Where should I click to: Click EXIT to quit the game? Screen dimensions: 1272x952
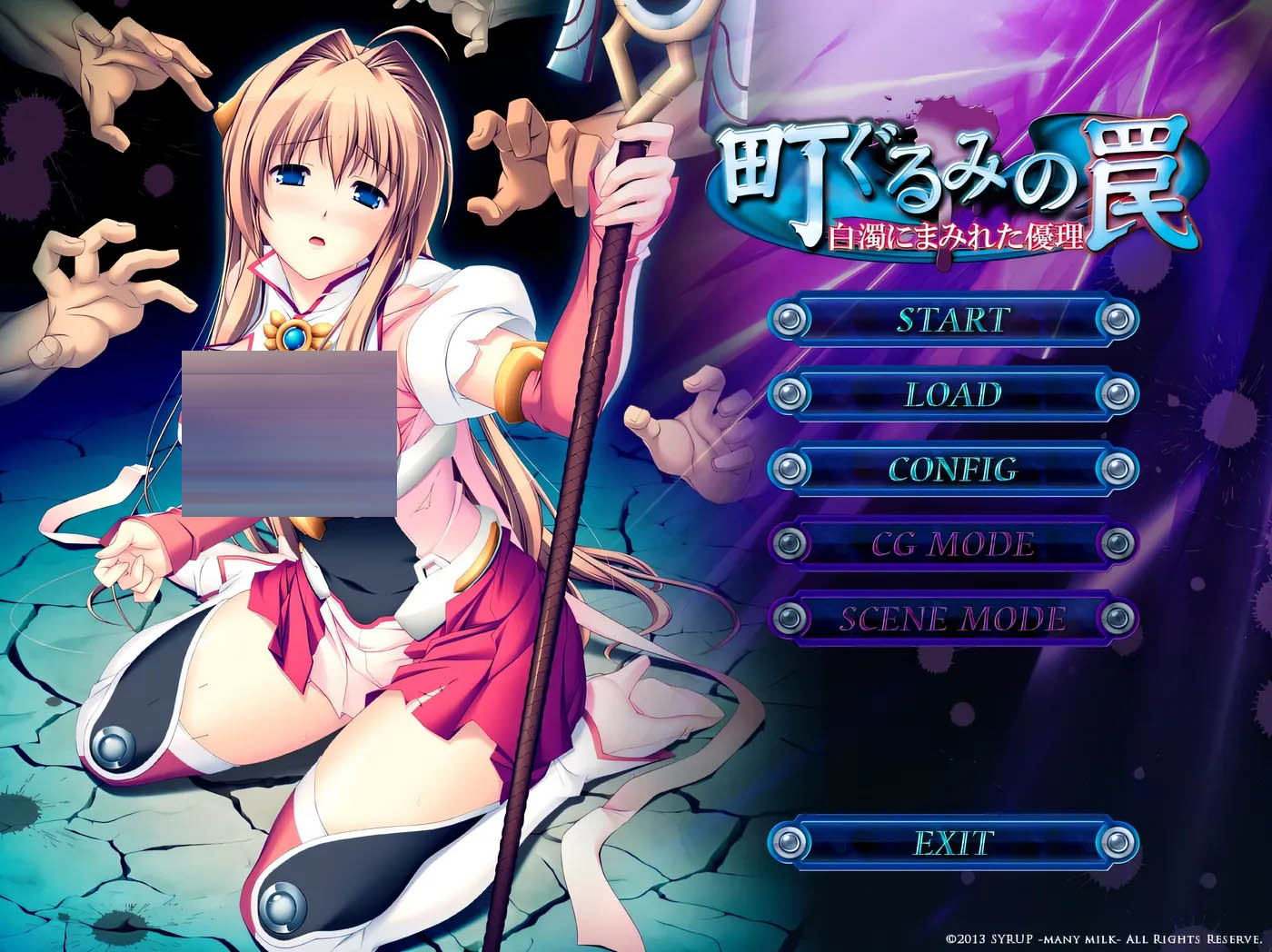pos(954,842)
